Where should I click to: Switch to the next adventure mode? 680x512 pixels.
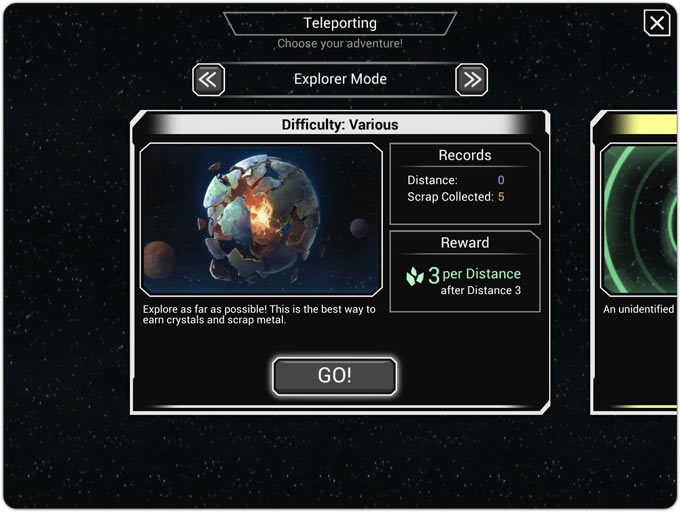[471, 80]
